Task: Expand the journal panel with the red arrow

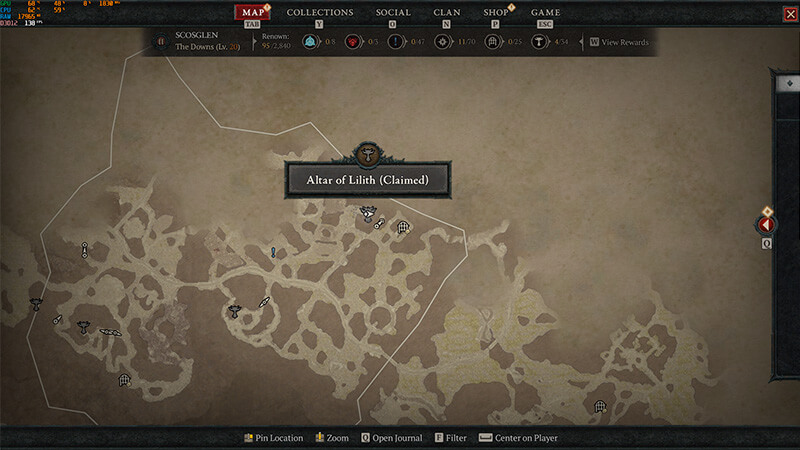Action: pyautogui.click(x=767, y=226)
